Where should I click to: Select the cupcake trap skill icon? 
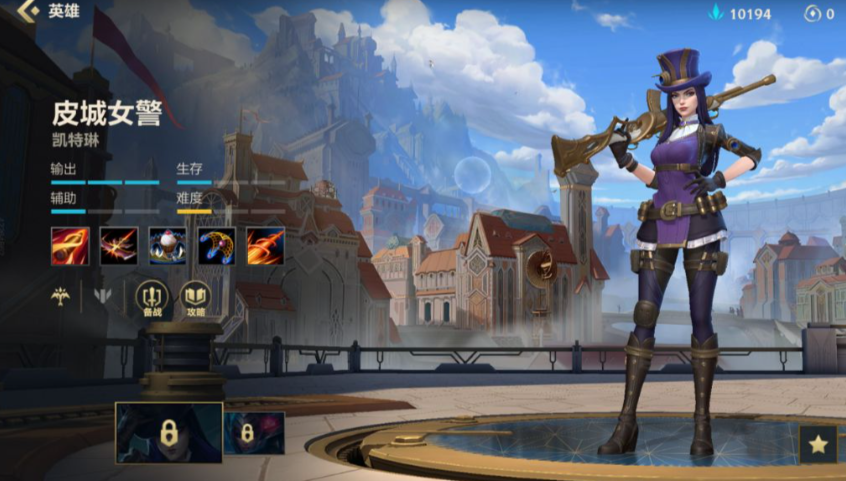pyautogui.click(x=167, y=245)
